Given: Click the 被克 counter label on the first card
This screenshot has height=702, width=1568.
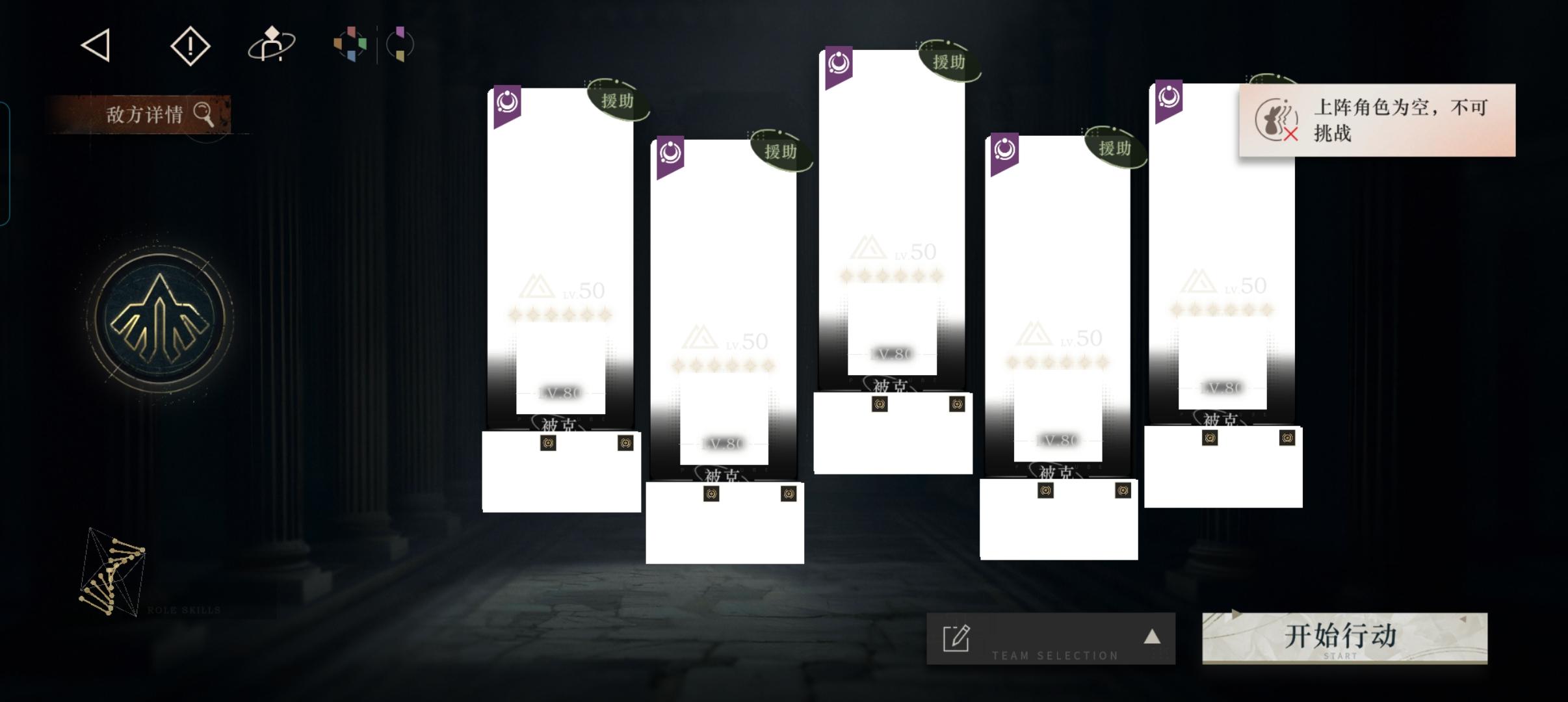Looking at the screenshot, I should pos(557,426).
